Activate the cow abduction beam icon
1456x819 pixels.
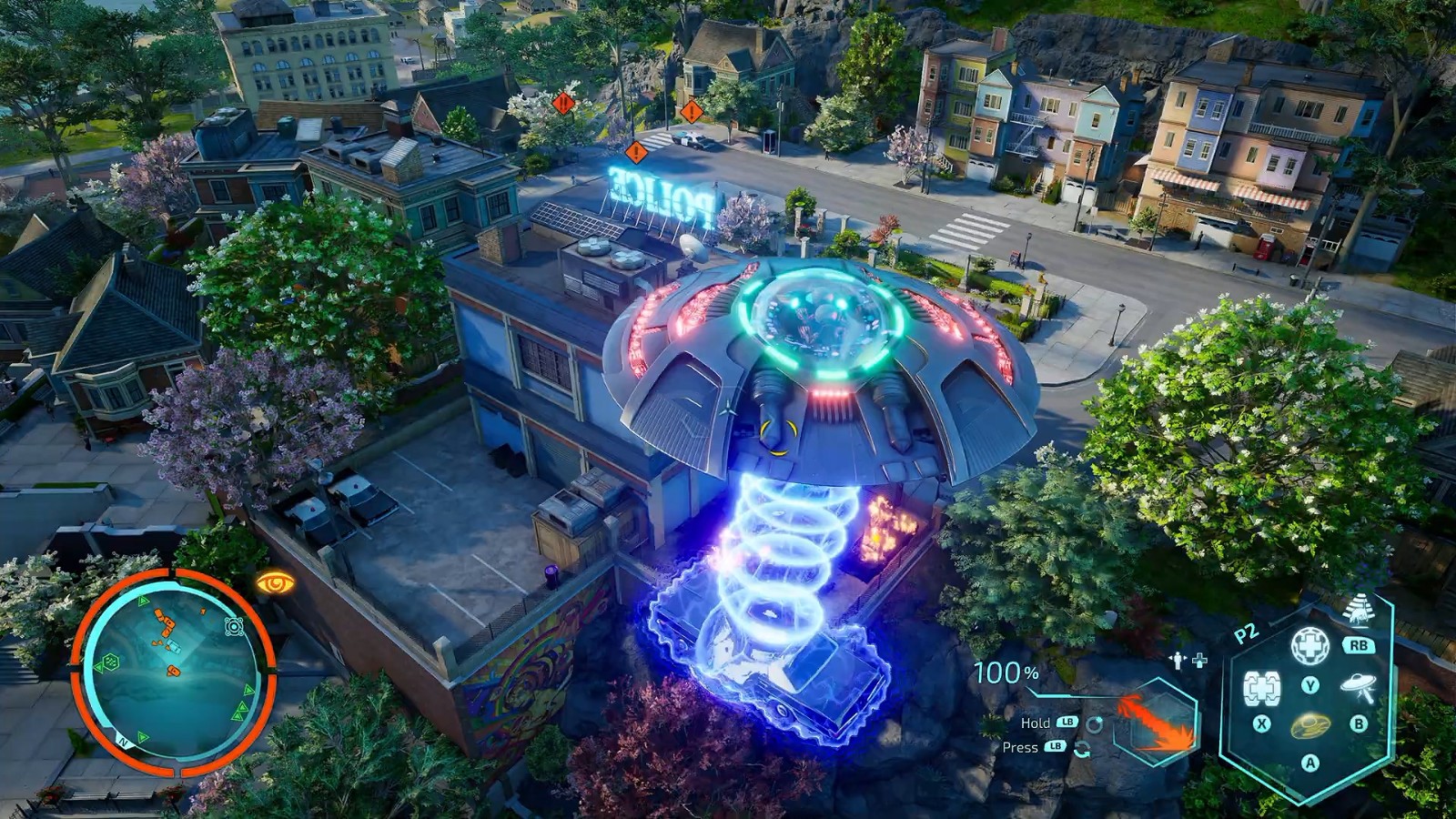[x=1359, y=611]
